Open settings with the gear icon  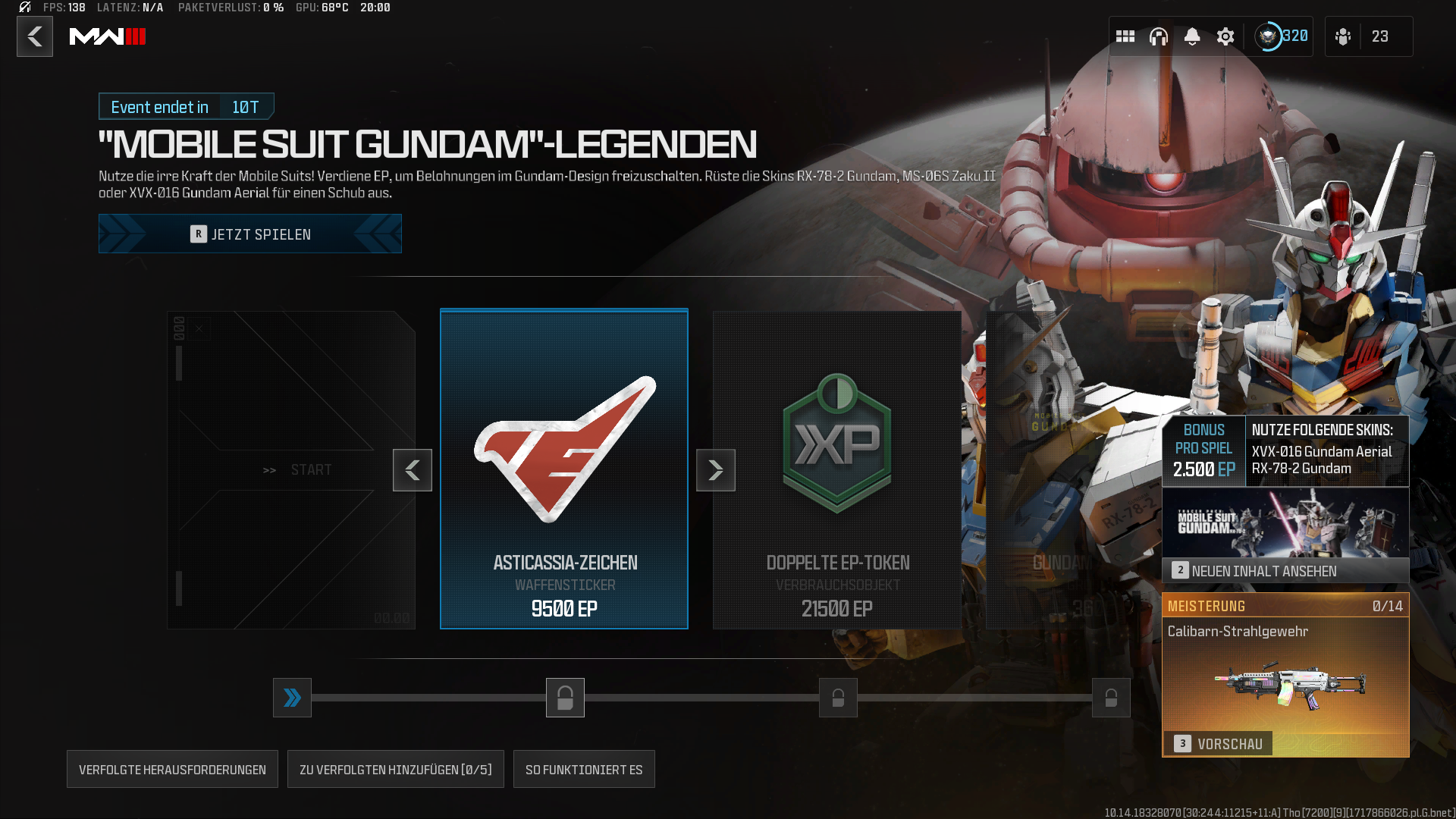point(1225,36)
